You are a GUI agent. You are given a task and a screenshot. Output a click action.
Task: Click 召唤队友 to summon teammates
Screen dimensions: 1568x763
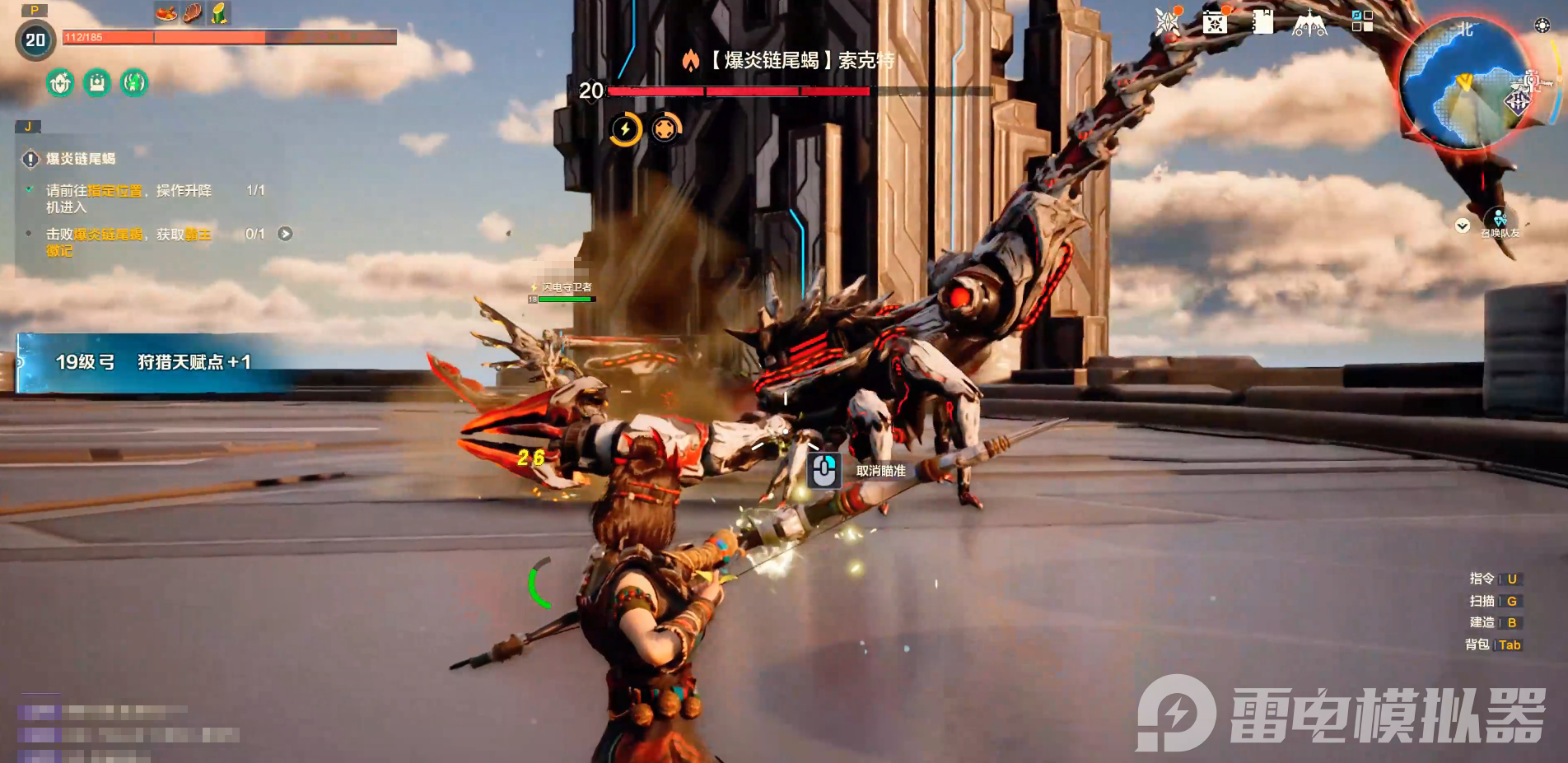coord(1500,222)
